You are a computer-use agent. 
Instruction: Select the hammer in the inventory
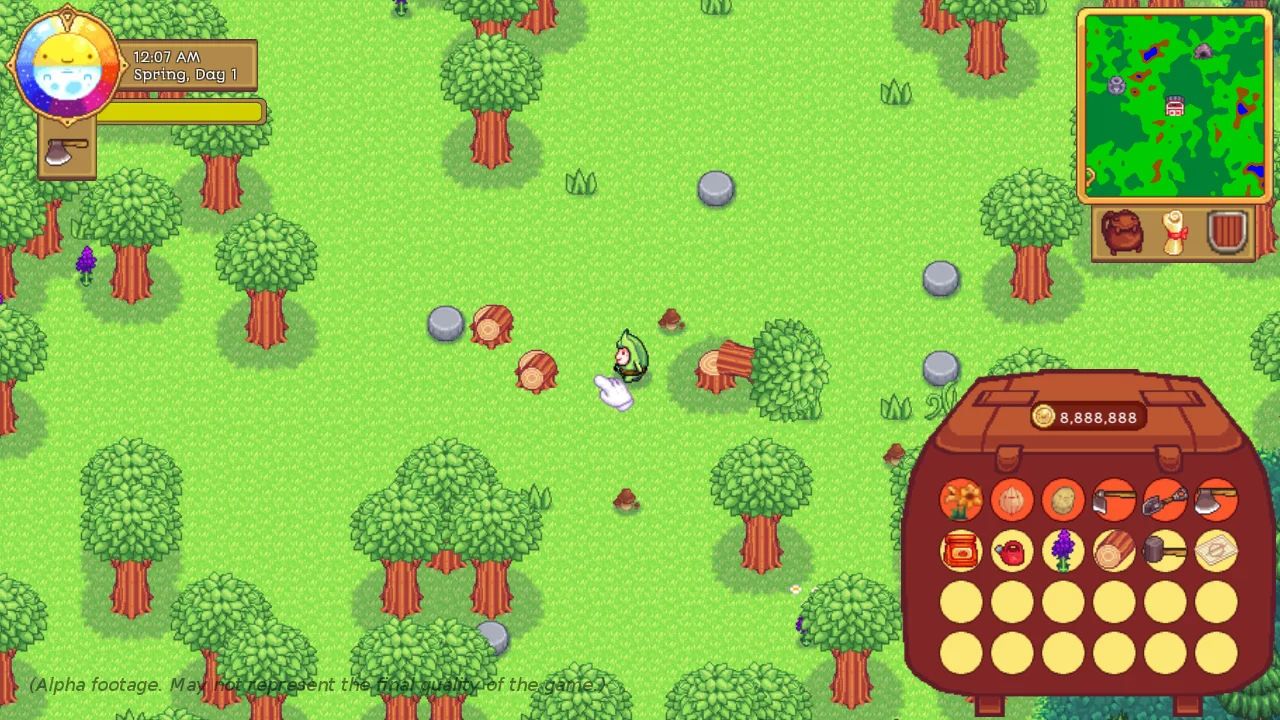point(1165,553)
